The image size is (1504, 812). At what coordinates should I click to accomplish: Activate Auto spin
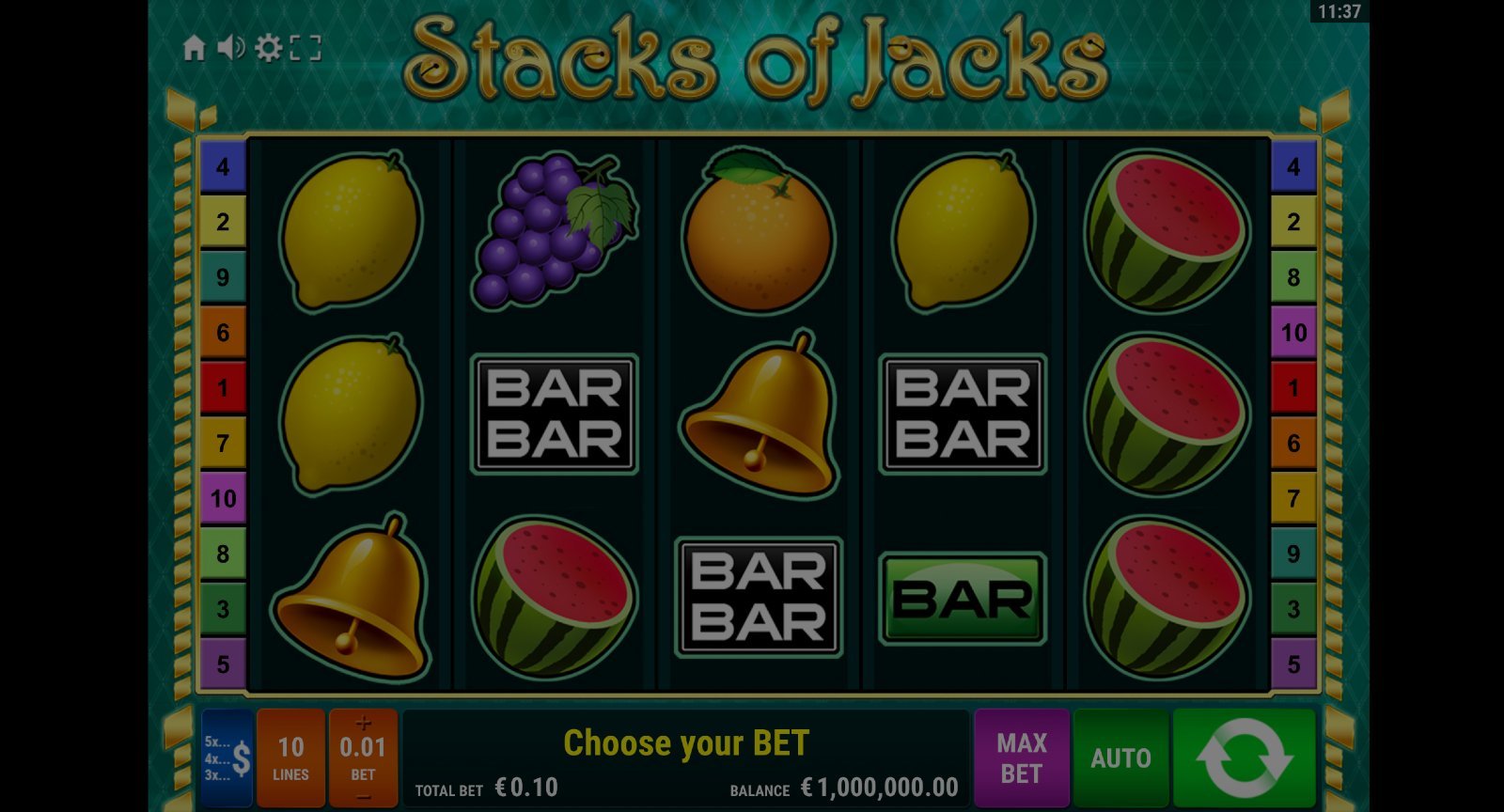tap(1120, 757)
